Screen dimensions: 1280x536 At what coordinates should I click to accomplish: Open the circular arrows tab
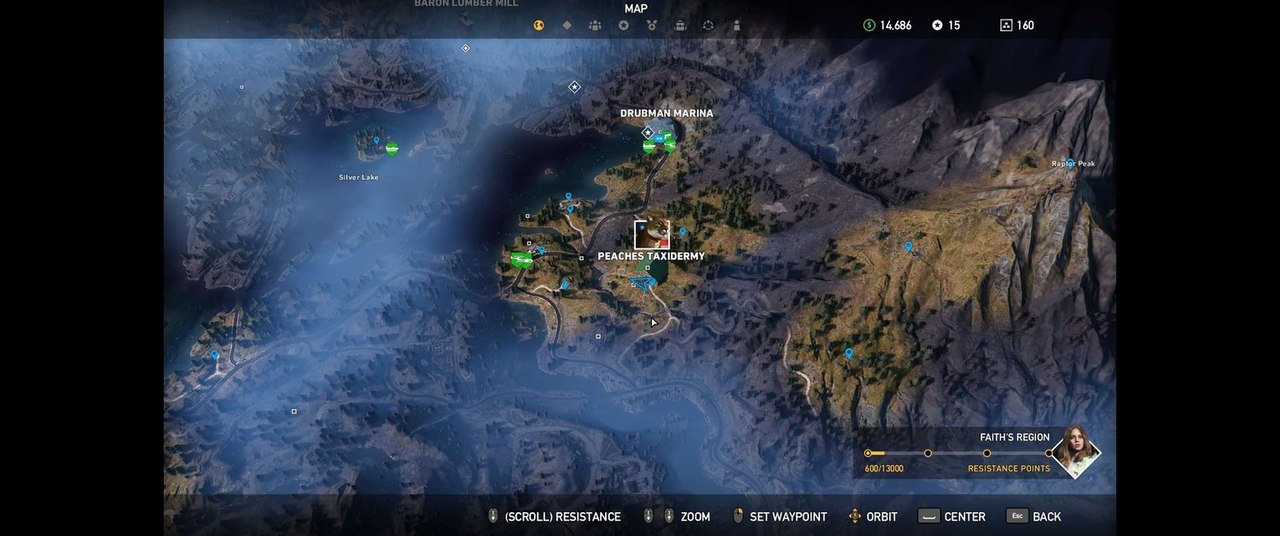click(x=708, y=25)
